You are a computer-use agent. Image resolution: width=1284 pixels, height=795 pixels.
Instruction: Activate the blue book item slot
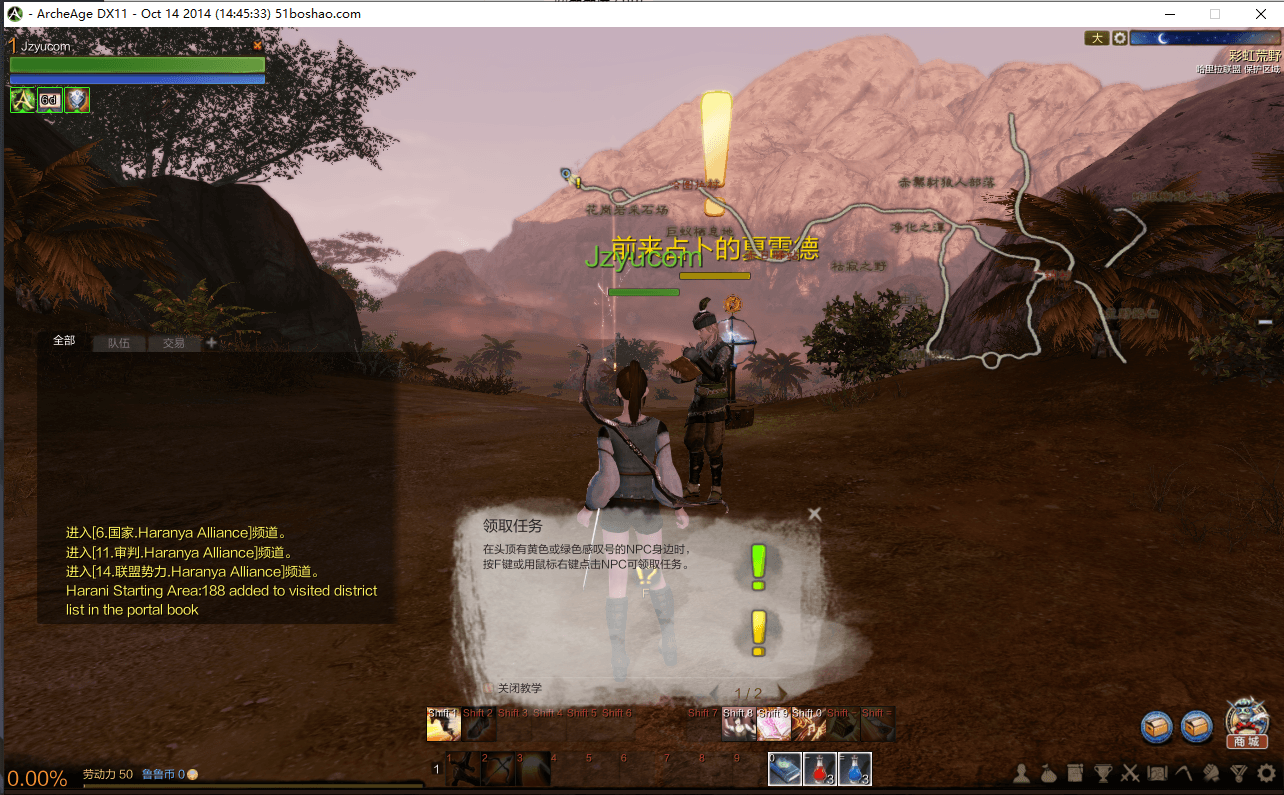click(x=785, y=769)
